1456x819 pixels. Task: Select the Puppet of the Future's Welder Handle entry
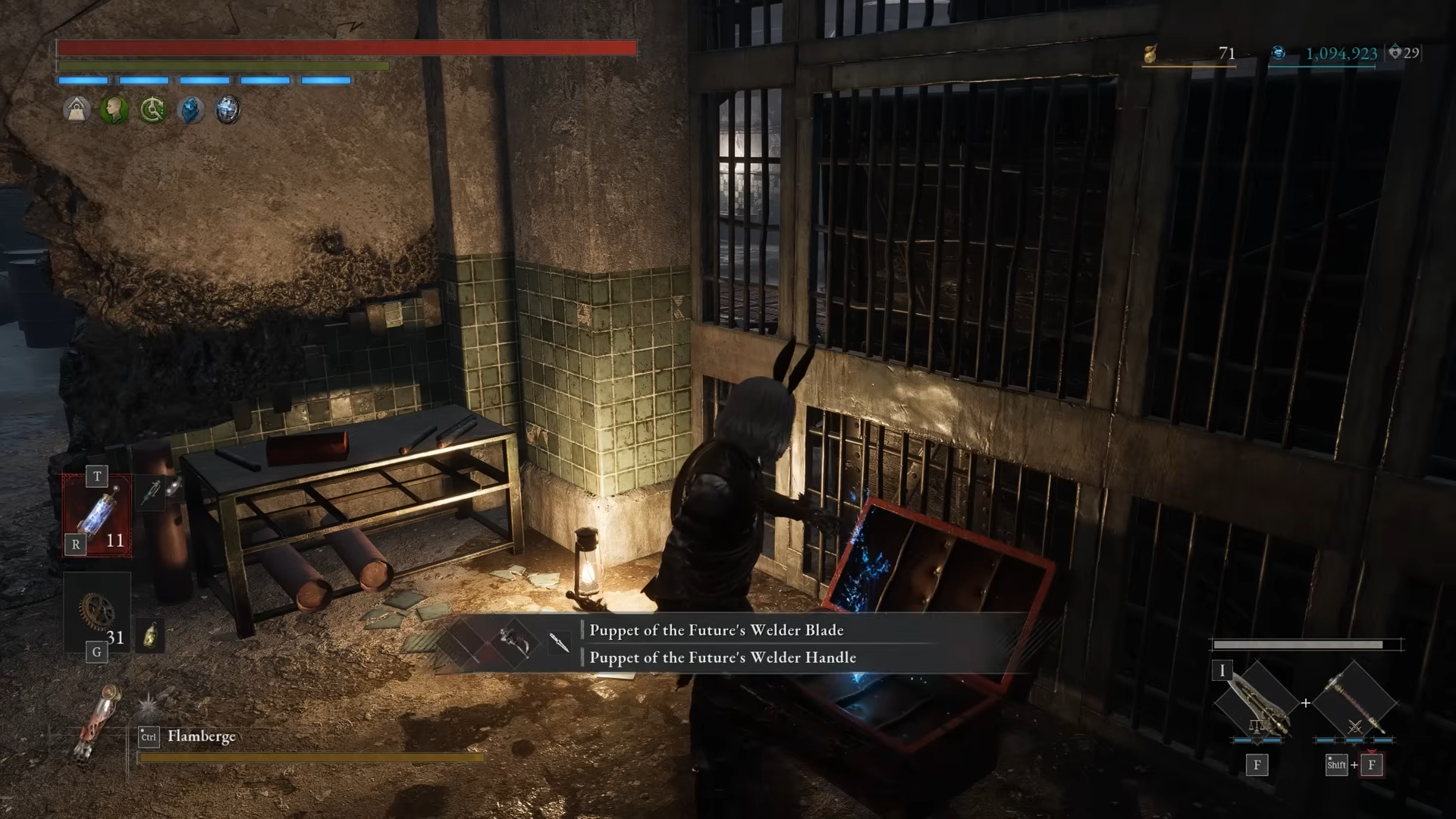coord(722,657)
